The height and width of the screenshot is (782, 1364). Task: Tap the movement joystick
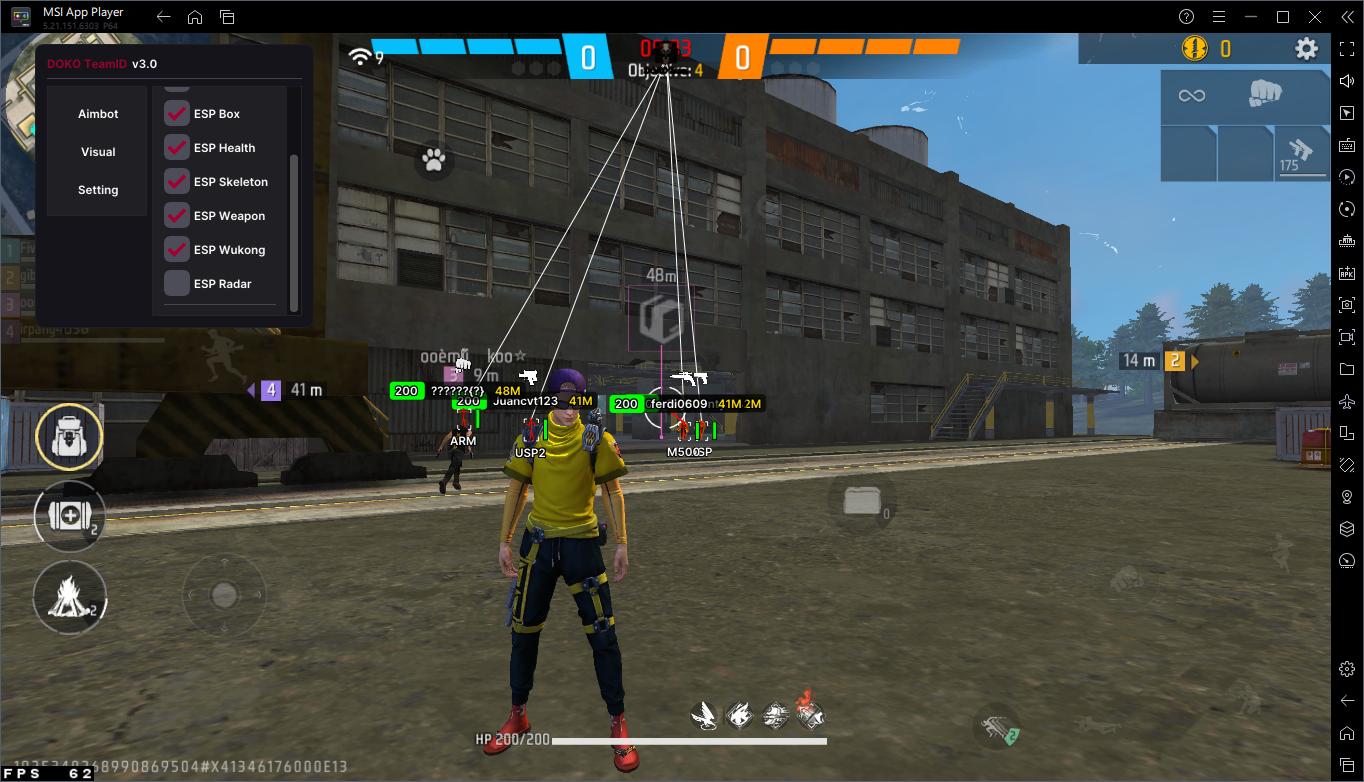pos(224,595)
